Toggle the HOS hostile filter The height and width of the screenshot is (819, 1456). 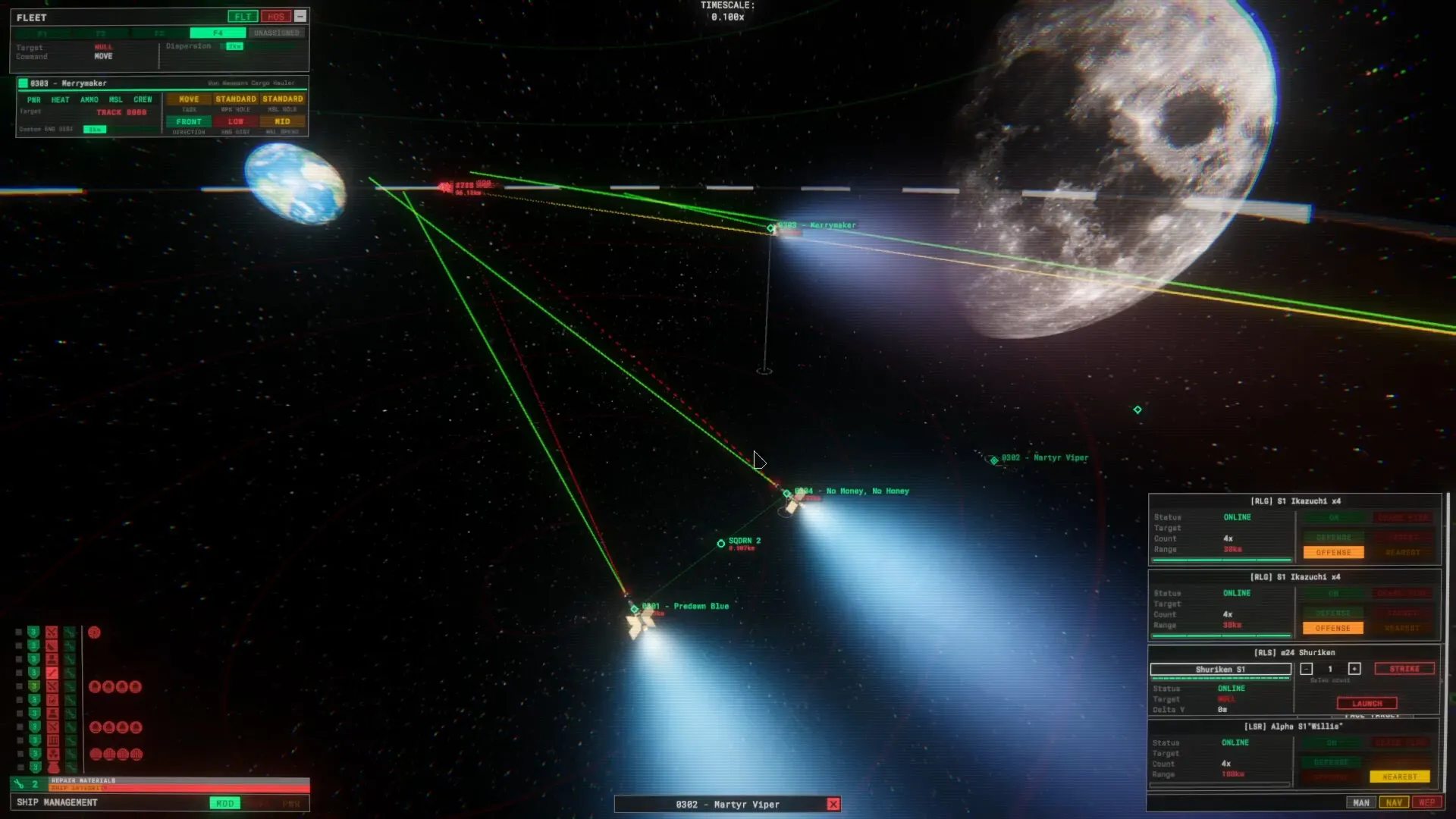(275, 17)
